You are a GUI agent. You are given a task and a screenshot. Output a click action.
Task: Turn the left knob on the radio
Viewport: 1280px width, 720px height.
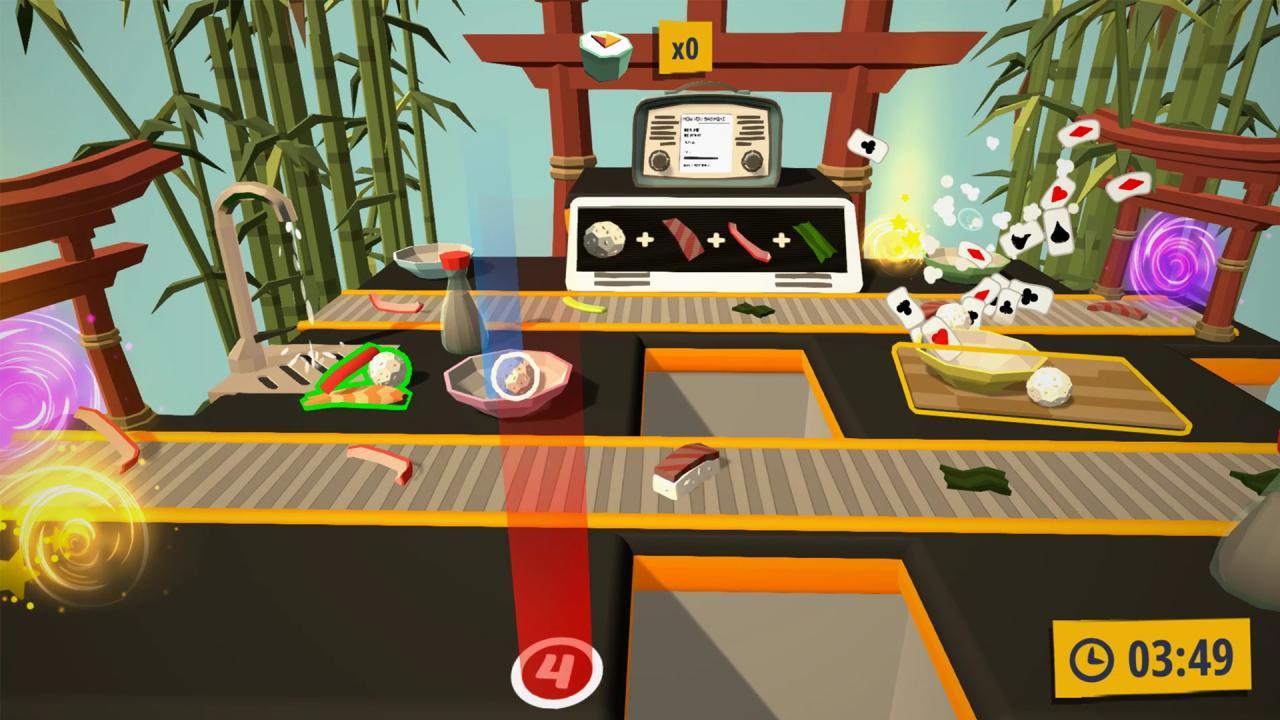point(659,160)
